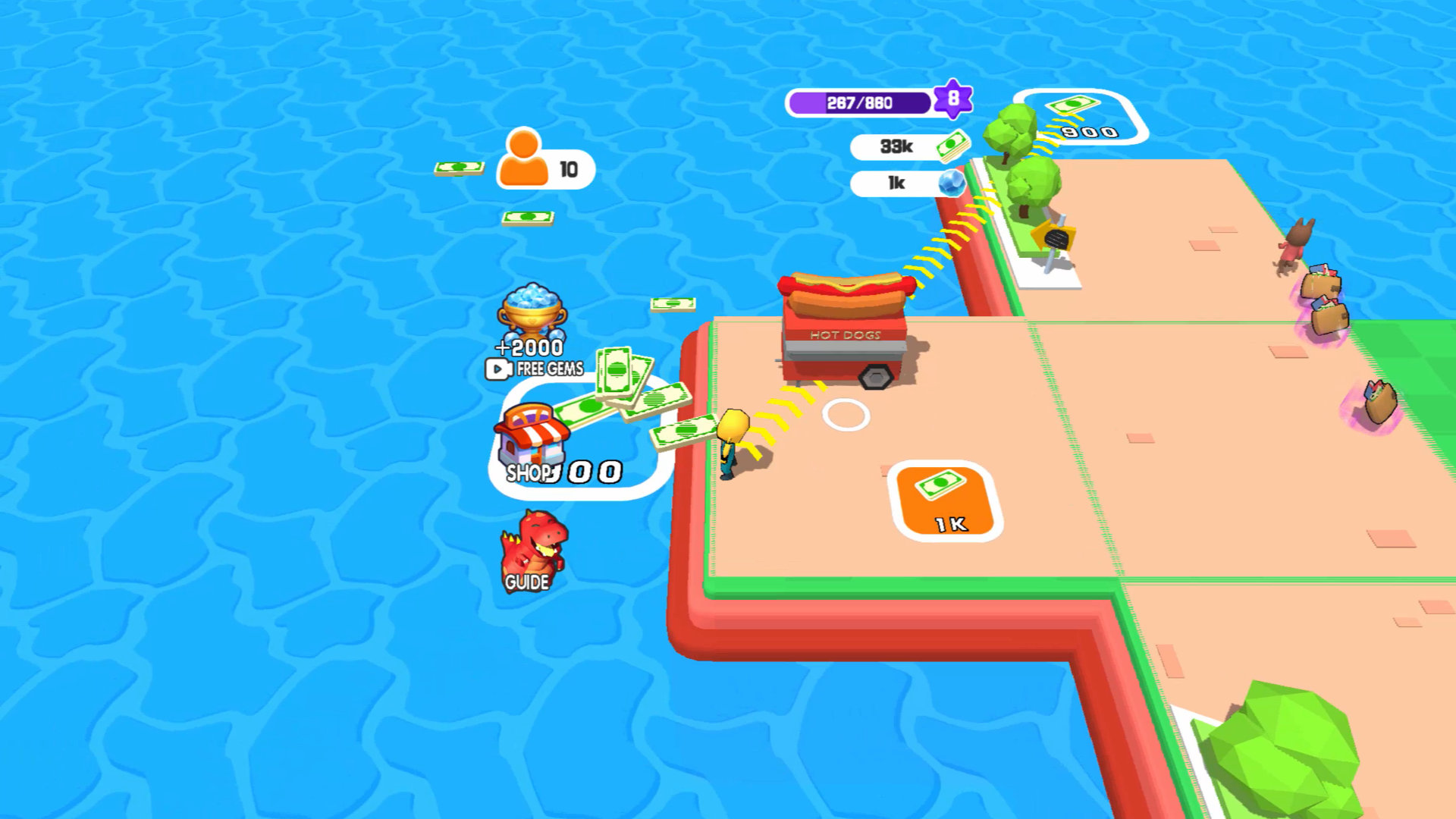Tap the level 8 star badge
Viewport: 1456px width, 819px height.
tap(952, 97)
